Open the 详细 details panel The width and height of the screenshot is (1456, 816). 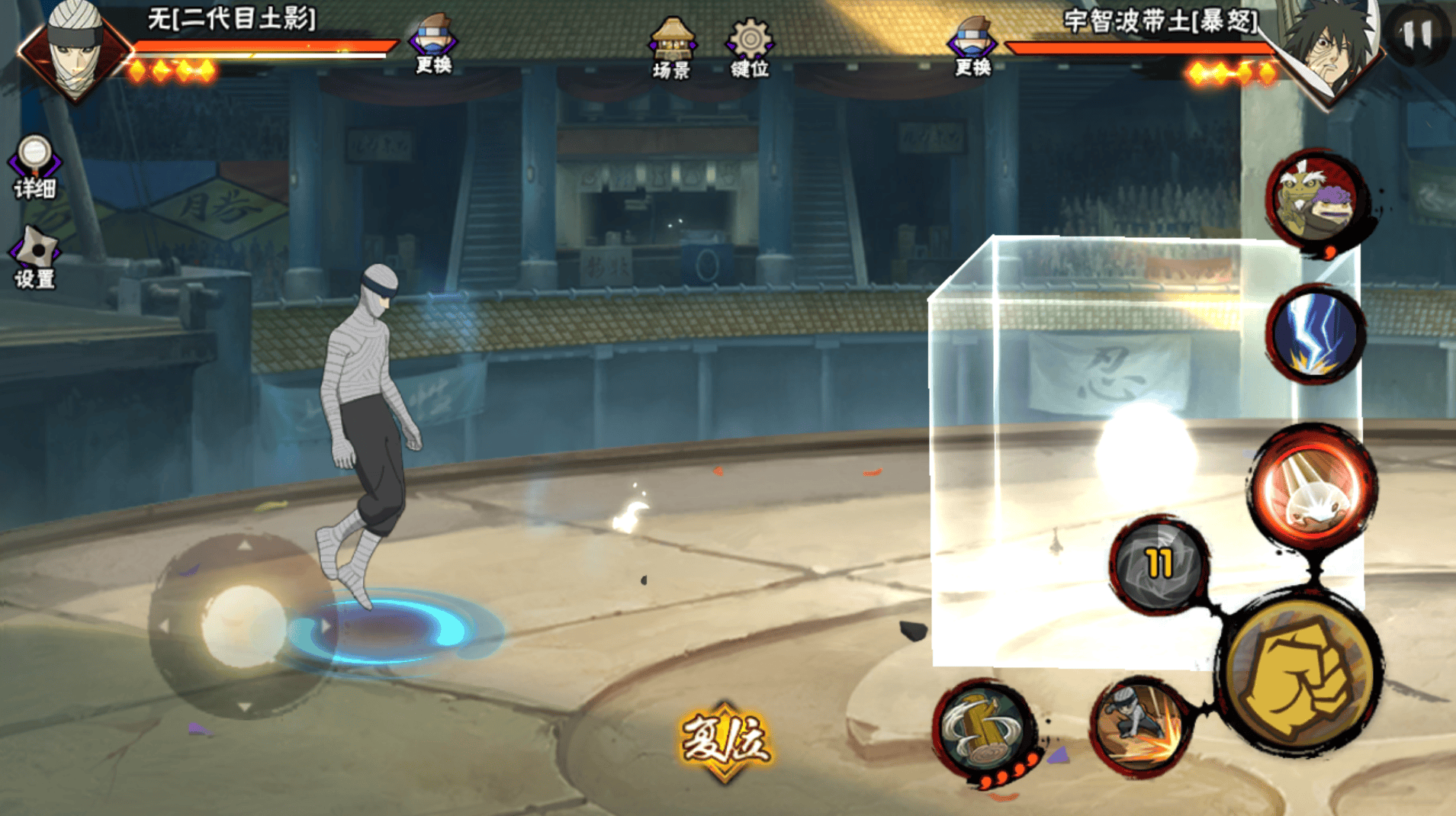click(34, 166)
